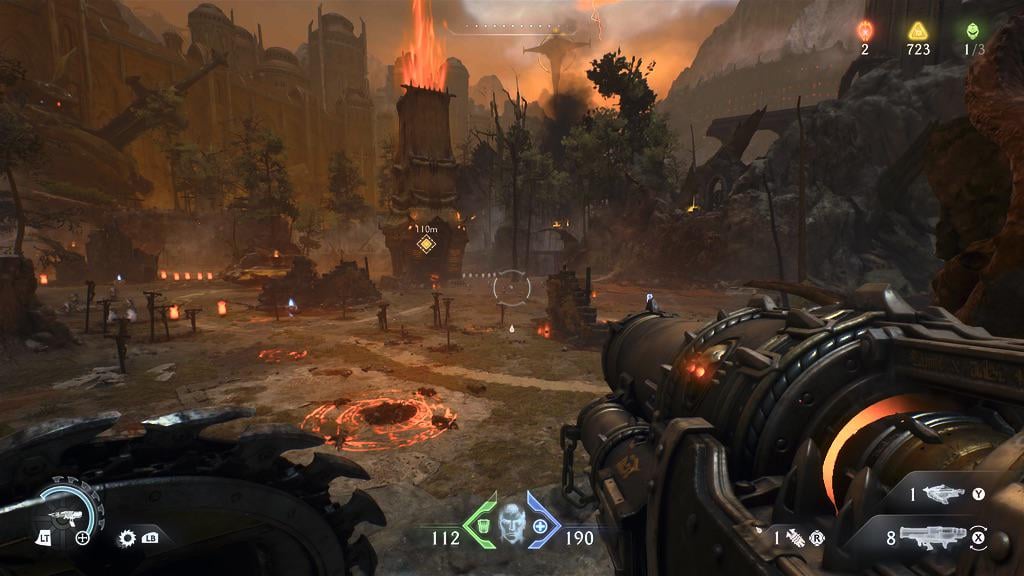Switch to the crossbow-style weapon slot
The height and width of the screenshot is (576, 1024).
[x=943, y=493]
